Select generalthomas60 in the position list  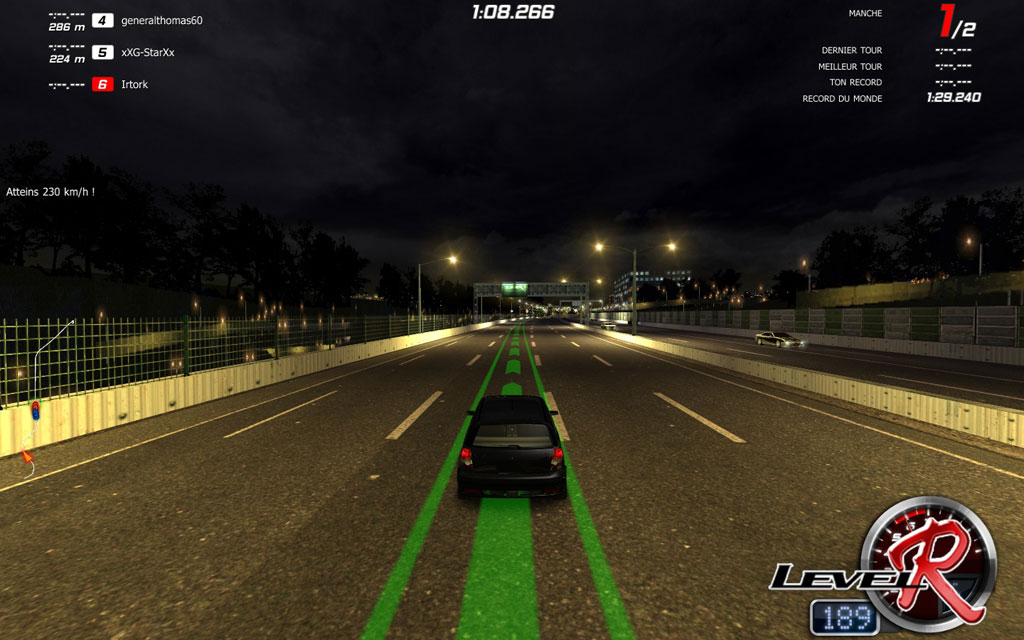(x=161, y=20)
